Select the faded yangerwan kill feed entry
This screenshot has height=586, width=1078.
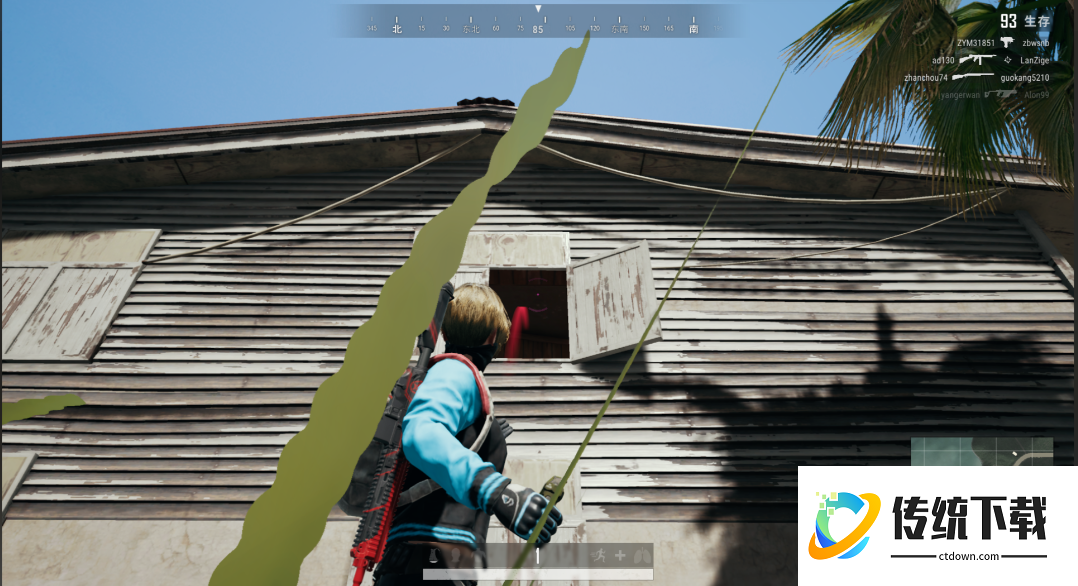click(x=994, y=94)
